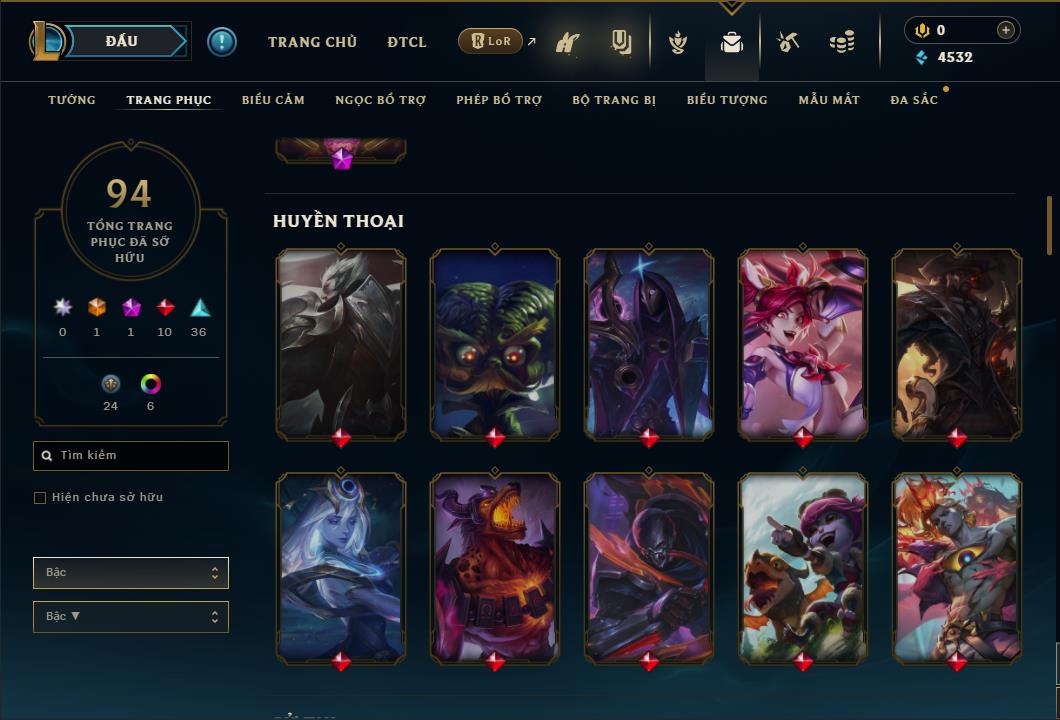Open the Bậc ▼ sort dropdown

click(131, 617)
